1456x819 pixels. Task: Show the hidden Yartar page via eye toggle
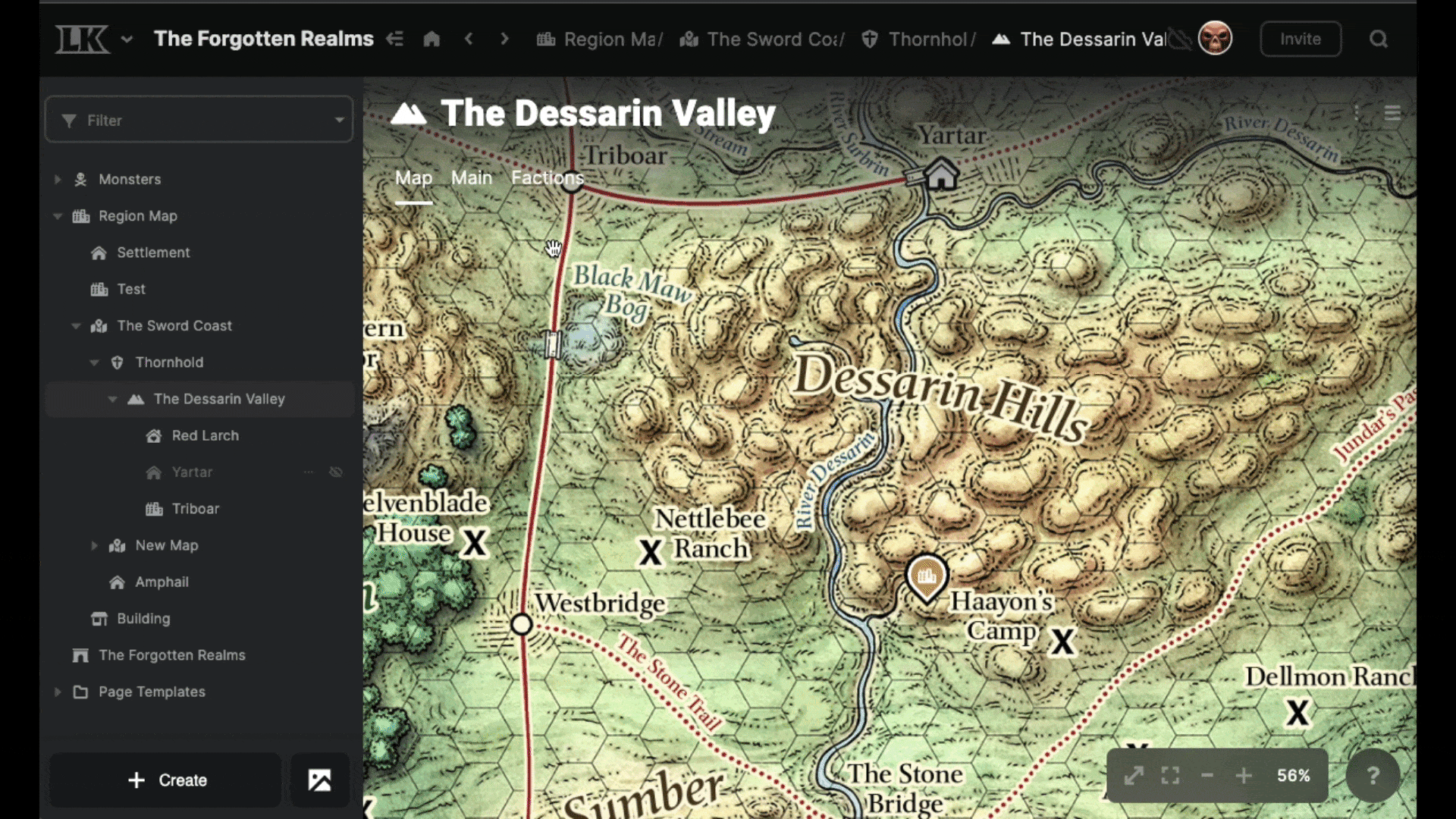[x=336, y=472]
